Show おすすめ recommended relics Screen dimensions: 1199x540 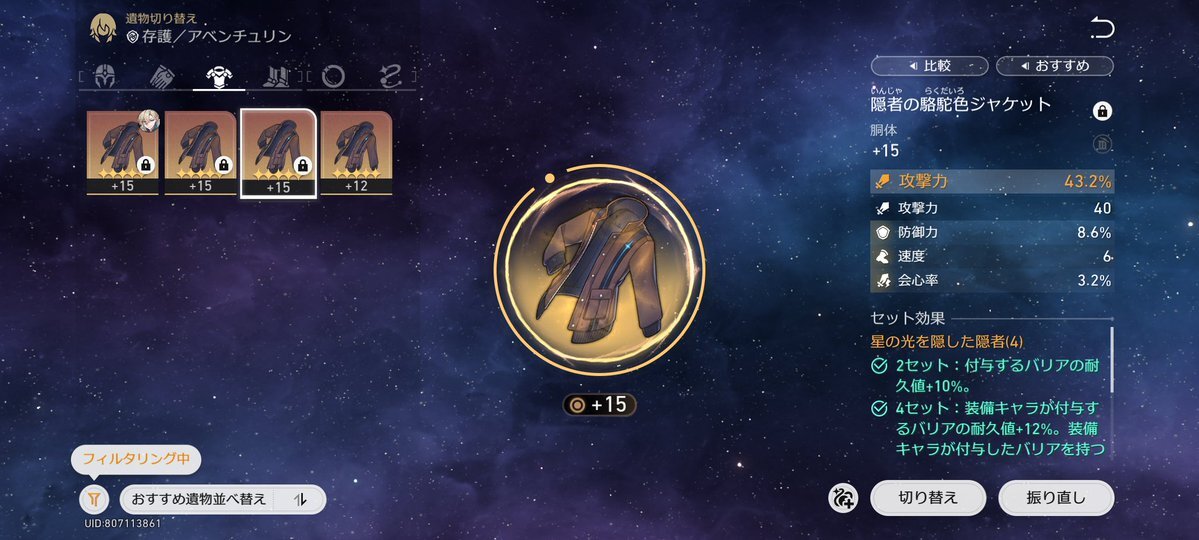1055,66
